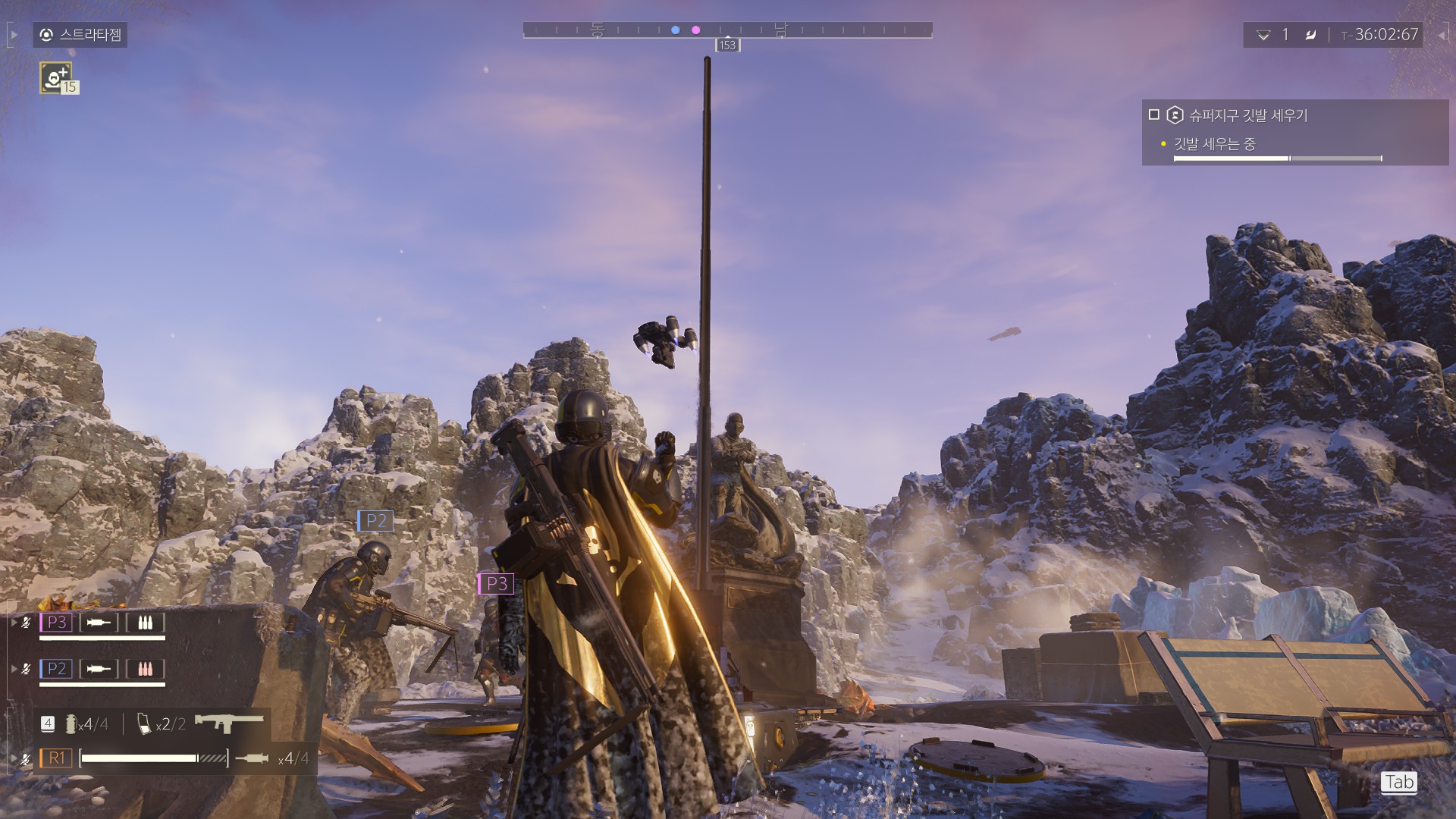The height and width of the screenshot is (819, 1456).
Task: Toggle the 슈퍼지구 깃발 세우기 objective checkbox
Action: click(1154, 115)
